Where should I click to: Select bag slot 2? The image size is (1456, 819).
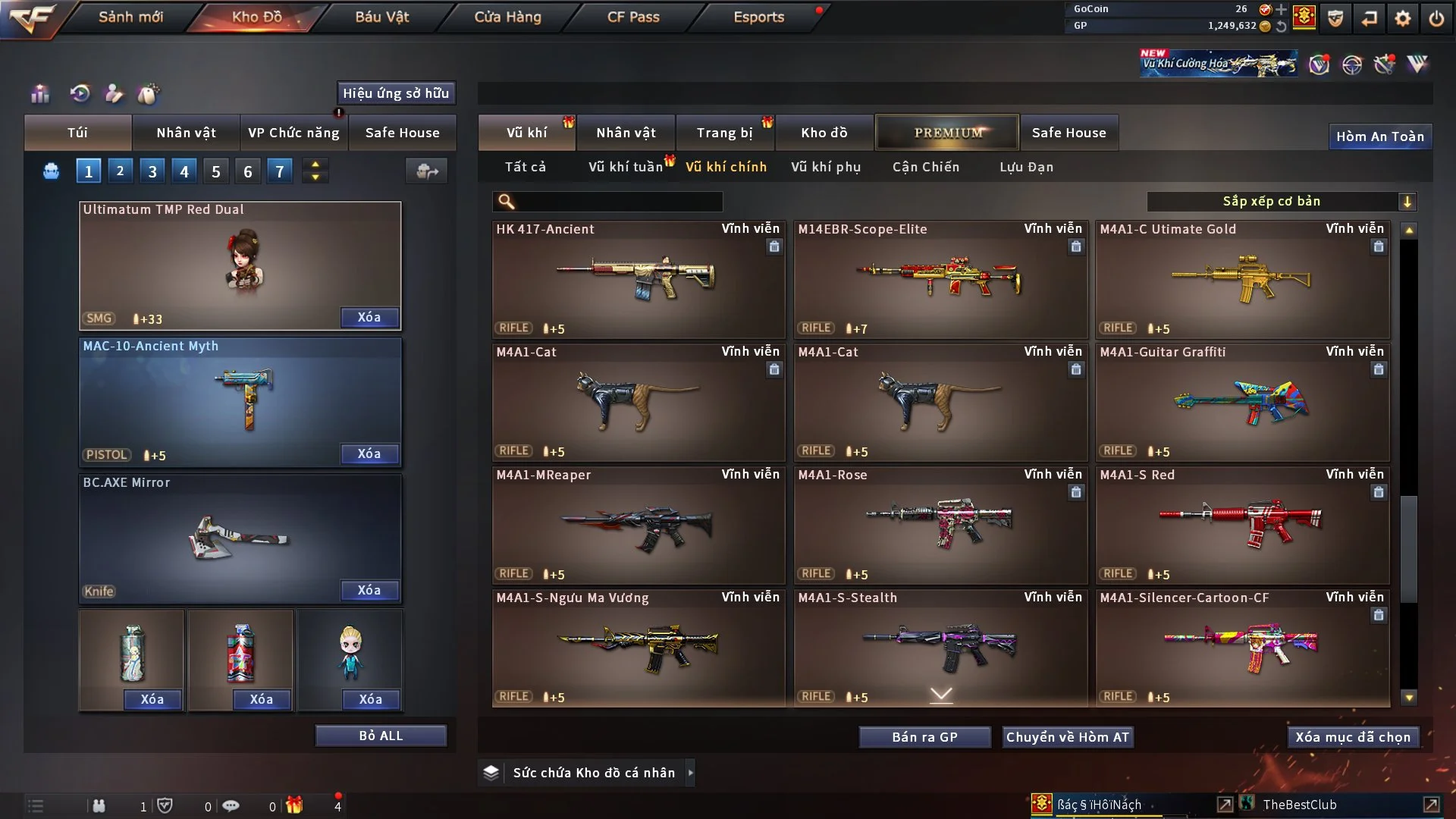pyautogui.click(x=120, y=171)
